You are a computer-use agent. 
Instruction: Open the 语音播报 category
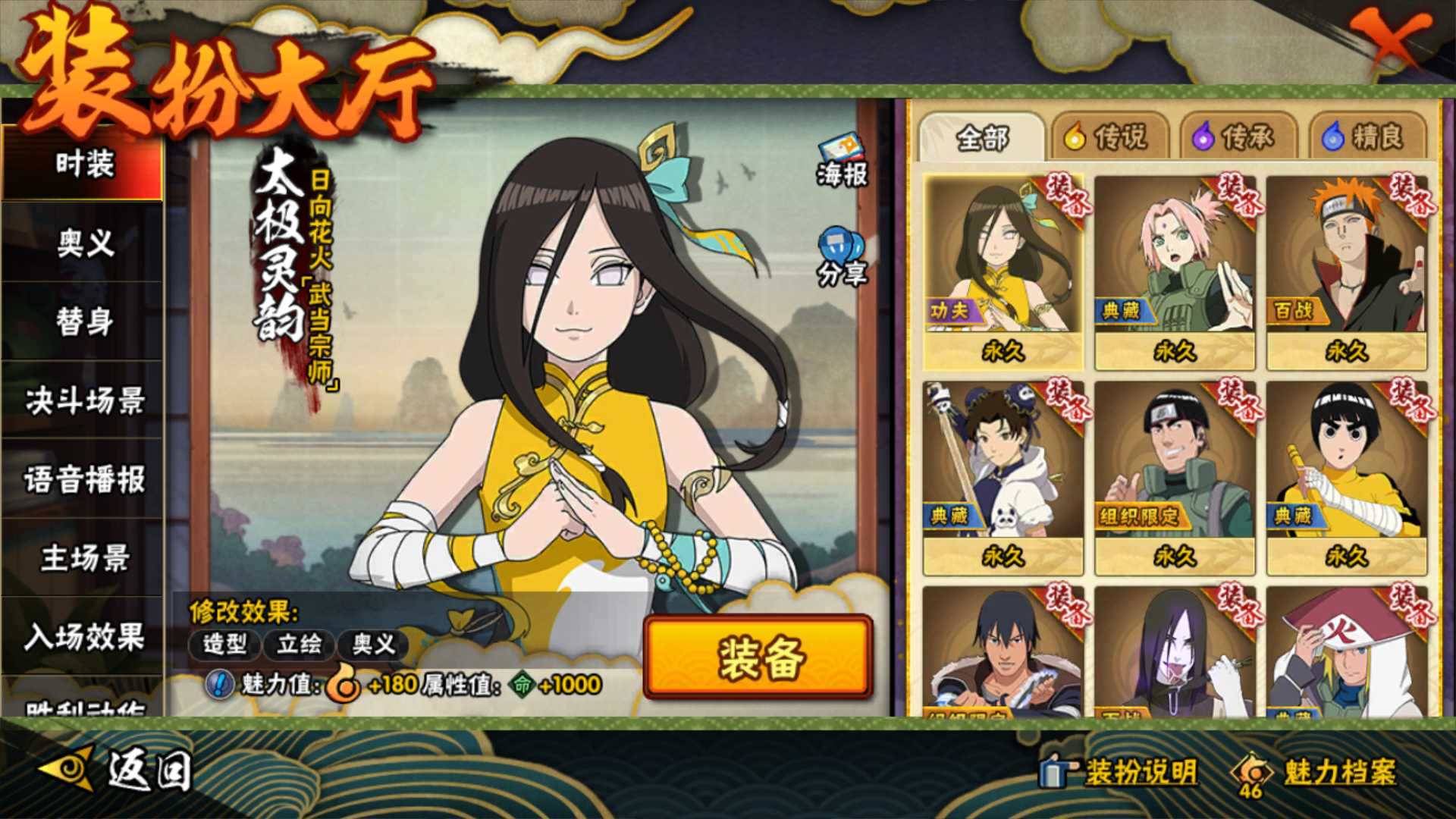83,479
